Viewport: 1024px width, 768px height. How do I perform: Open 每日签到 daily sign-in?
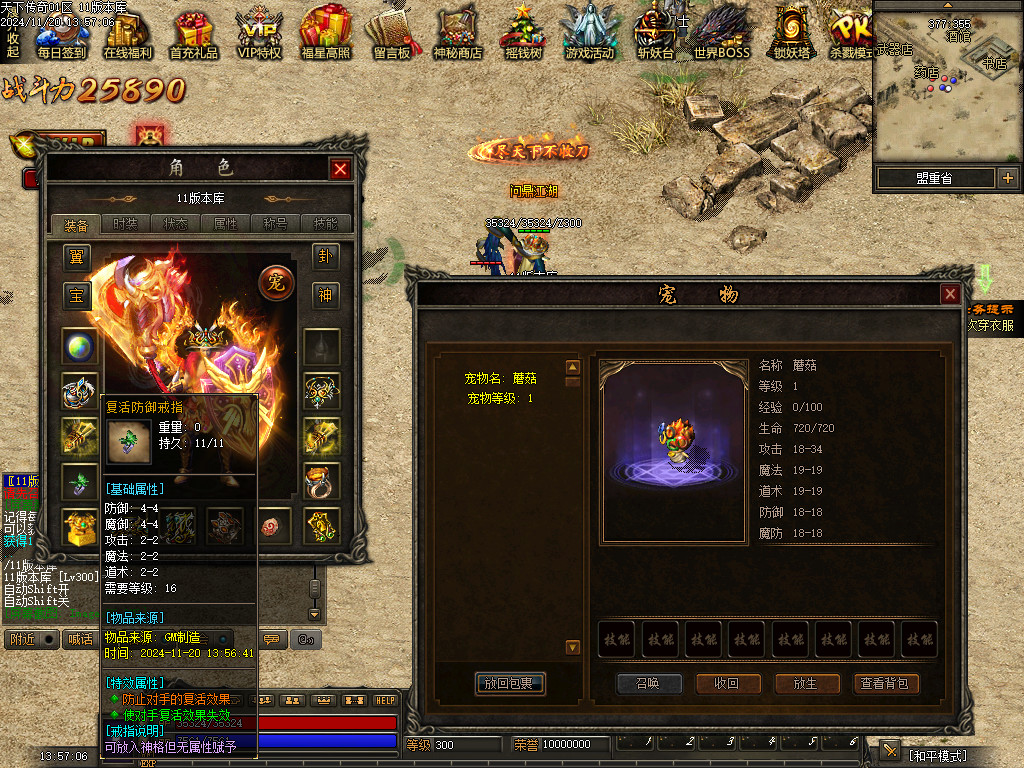pyautogui.click(x=61, y=35)
